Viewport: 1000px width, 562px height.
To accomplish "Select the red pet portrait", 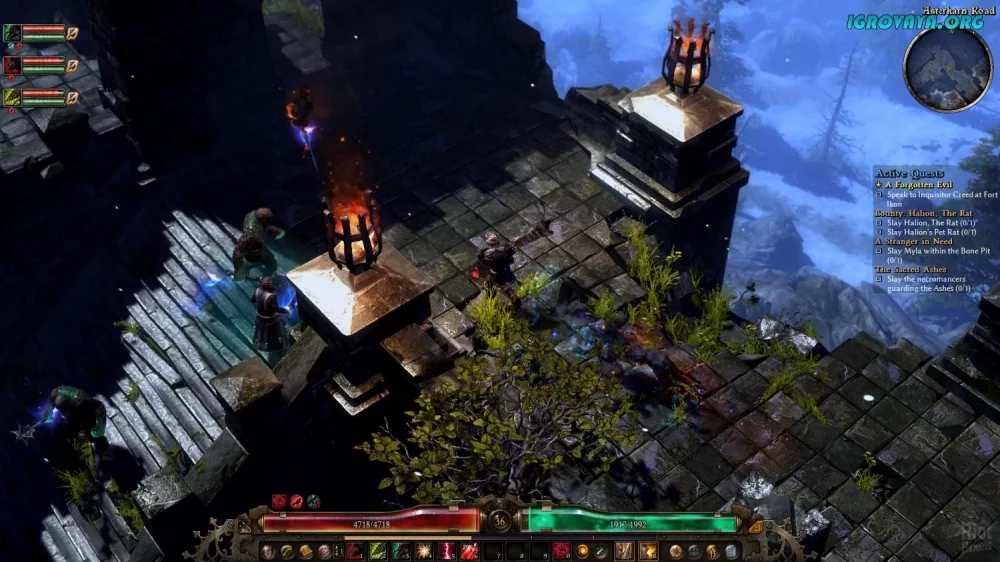I will [13, 65].
